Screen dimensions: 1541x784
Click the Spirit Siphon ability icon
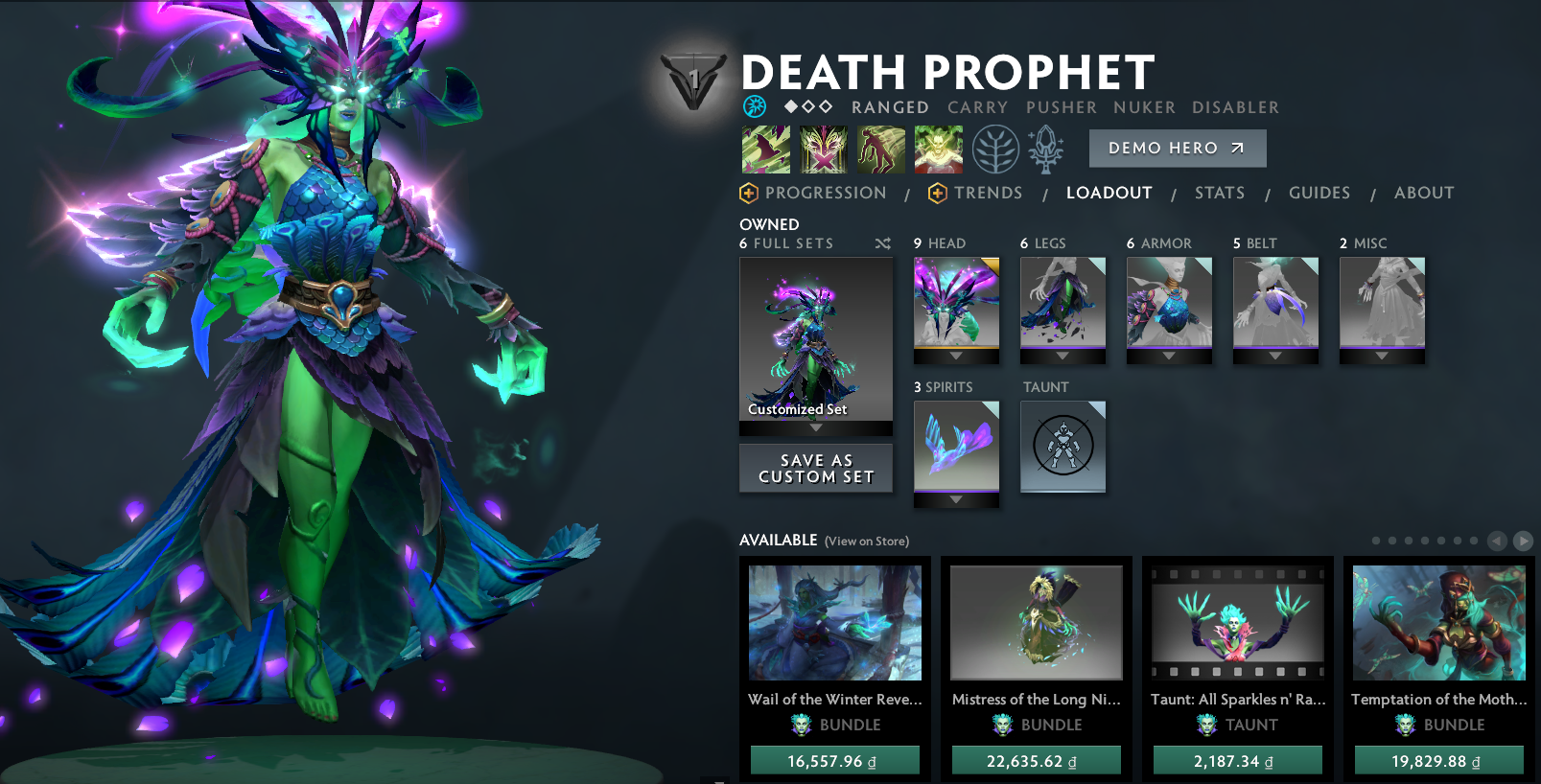880,149
